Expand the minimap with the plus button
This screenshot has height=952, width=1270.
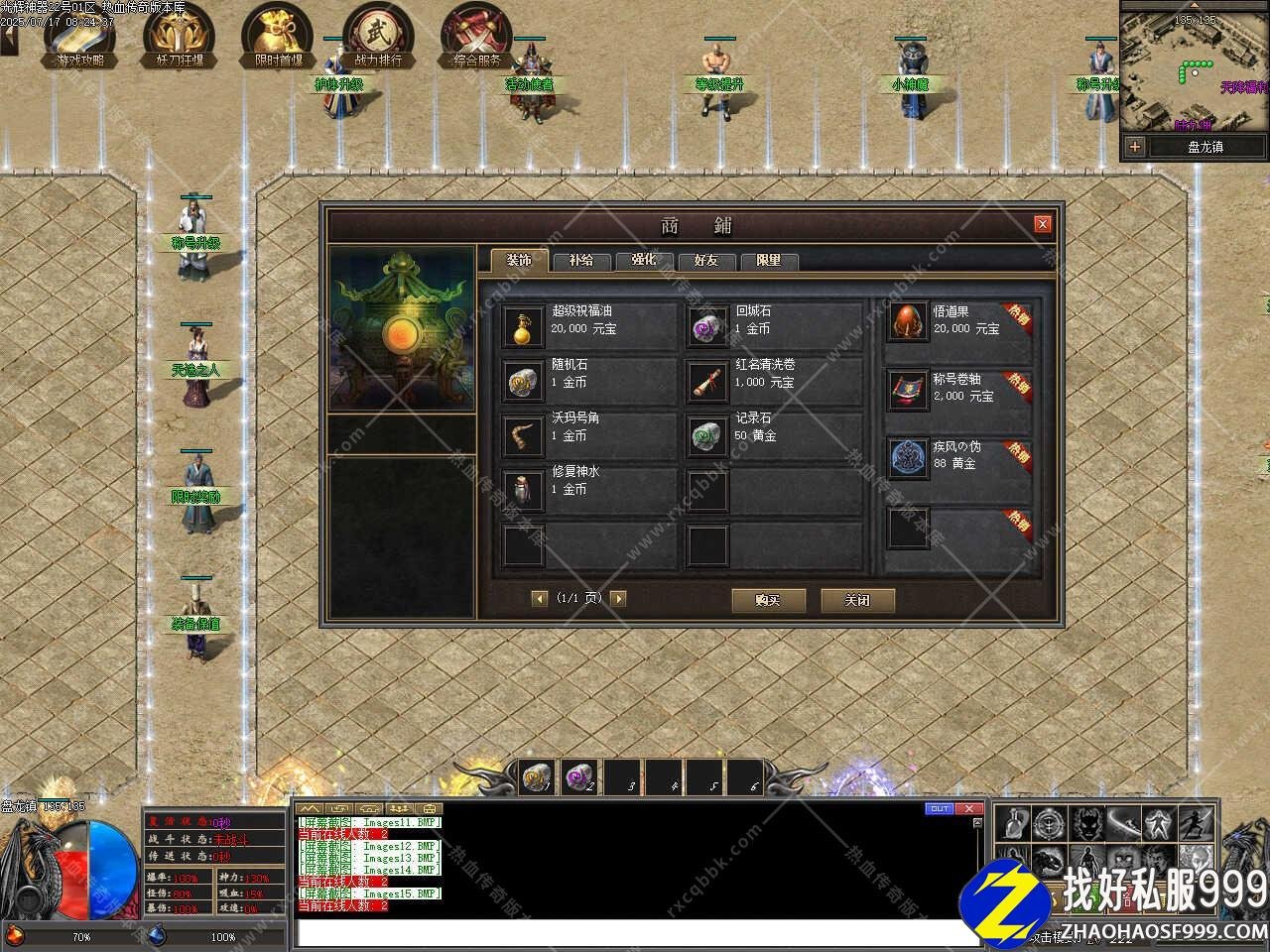(1135, 147)
